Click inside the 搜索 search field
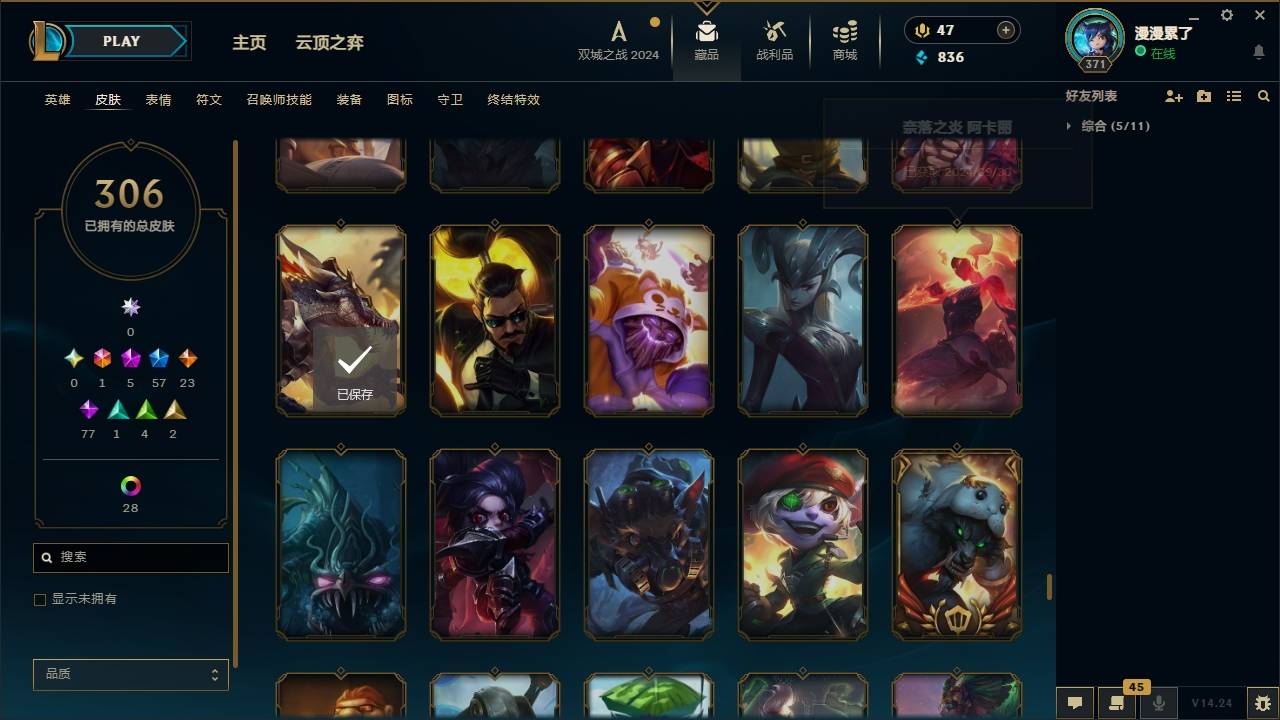Image resolution: width=1280 pixels, height=720 pixels. (x=130, y=557)
